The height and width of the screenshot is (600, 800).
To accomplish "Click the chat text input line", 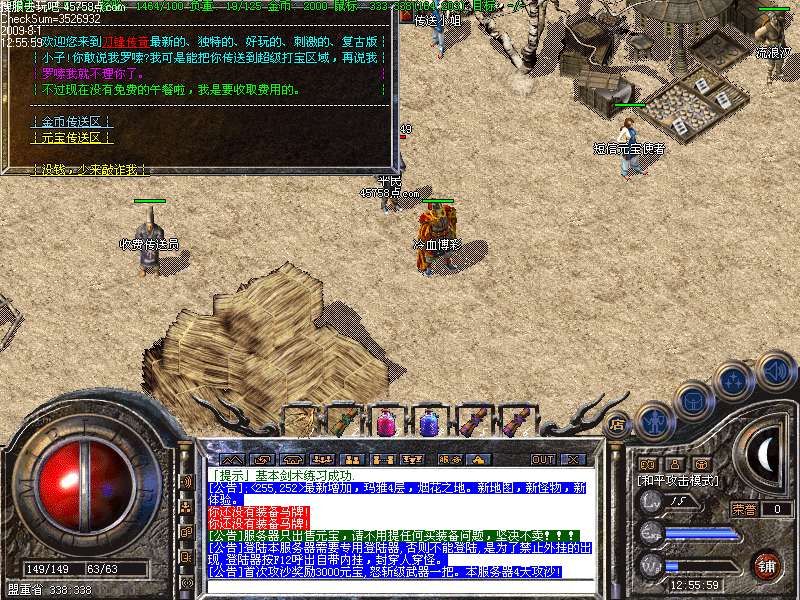I will click(x=400, y=586).
